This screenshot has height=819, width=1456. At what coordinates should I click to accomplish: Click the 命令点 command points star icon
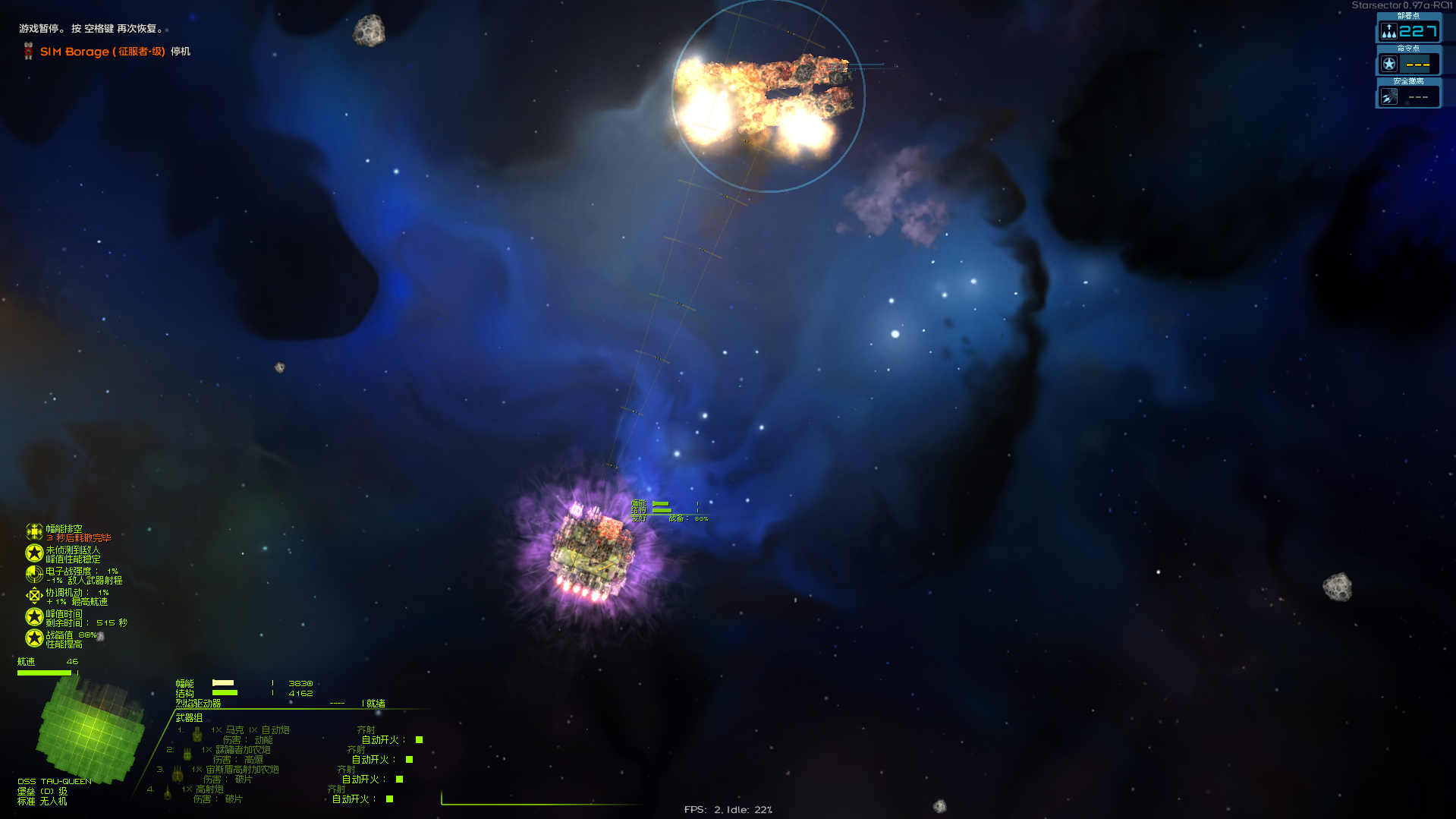(1388, 65)
